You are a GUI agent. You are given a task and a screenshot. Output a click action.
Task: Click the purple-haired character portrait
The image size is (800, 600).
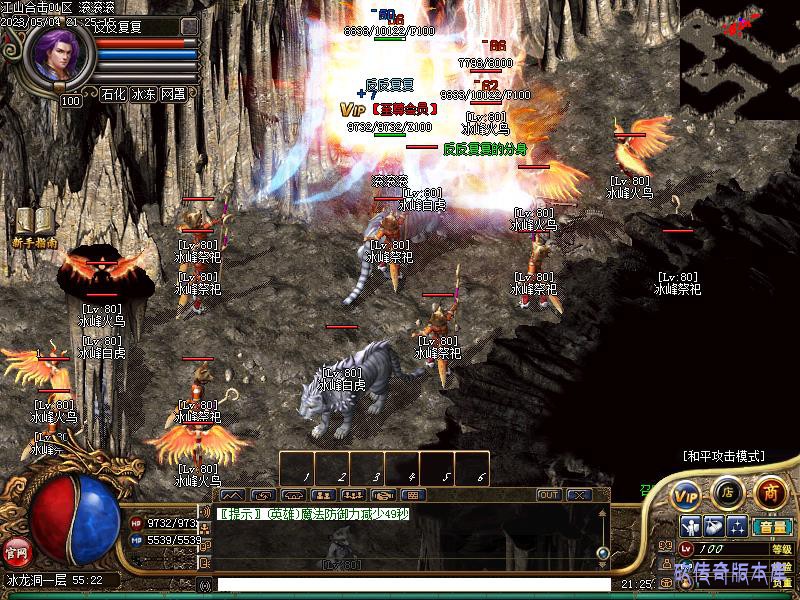[64, 58]
